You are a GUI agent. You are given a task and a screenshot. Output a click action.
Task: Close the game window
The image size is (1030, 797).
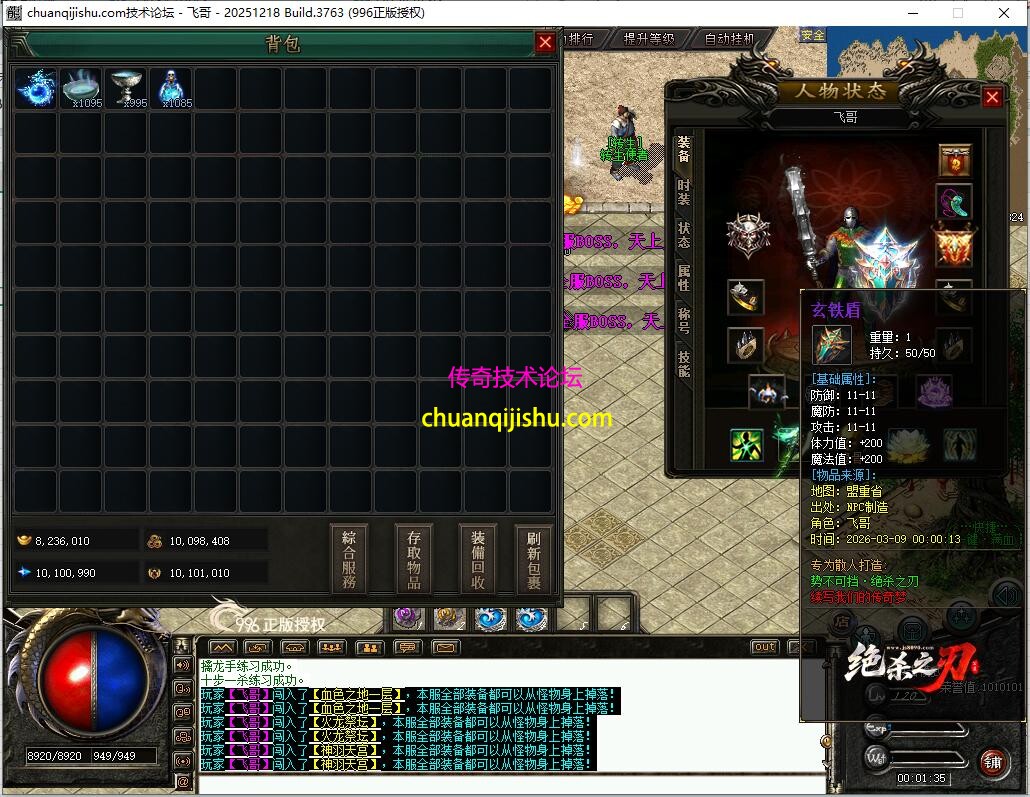coord(1003,12)
